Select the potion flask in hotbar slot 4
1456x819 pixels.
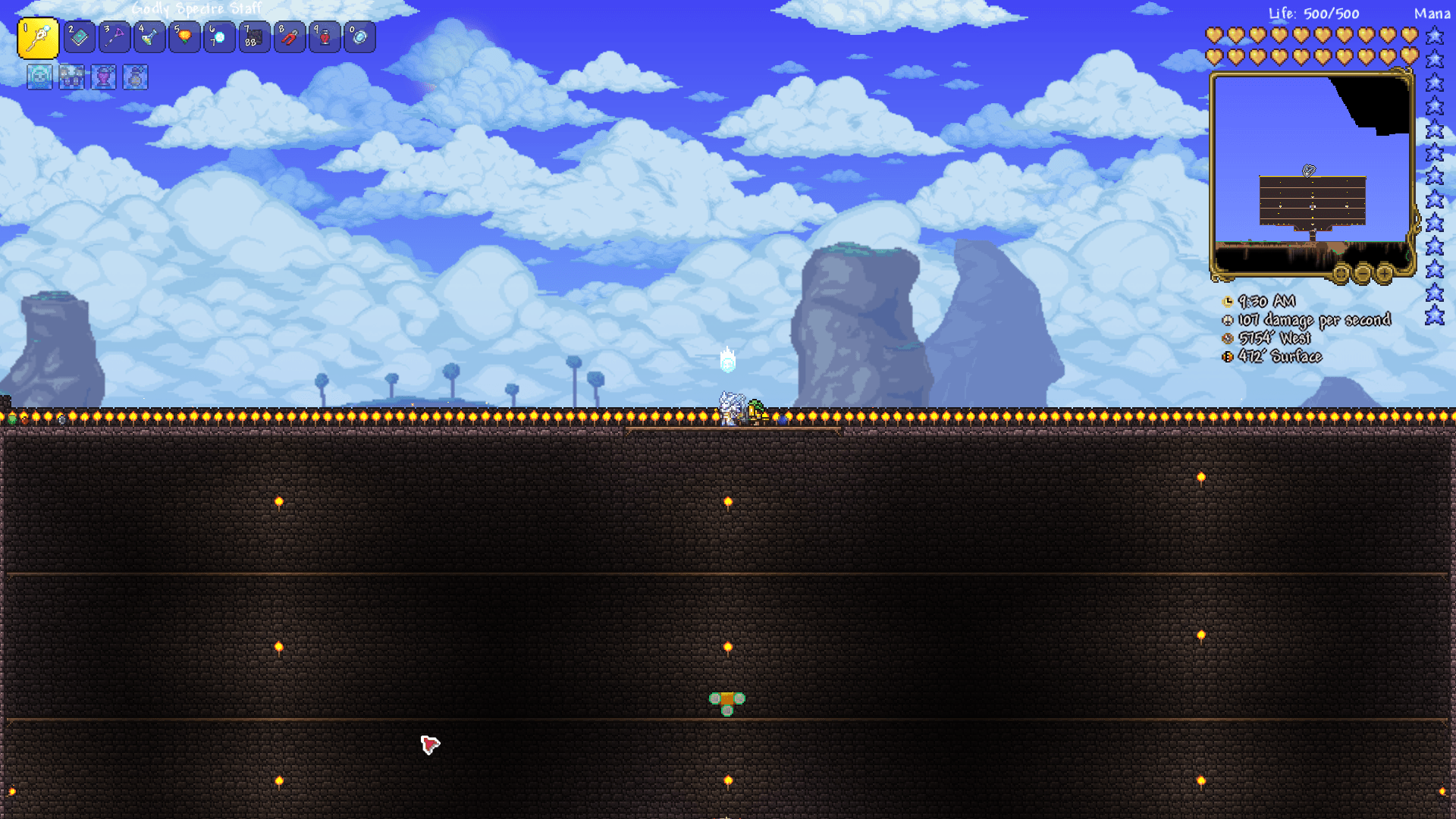(149, 36)
